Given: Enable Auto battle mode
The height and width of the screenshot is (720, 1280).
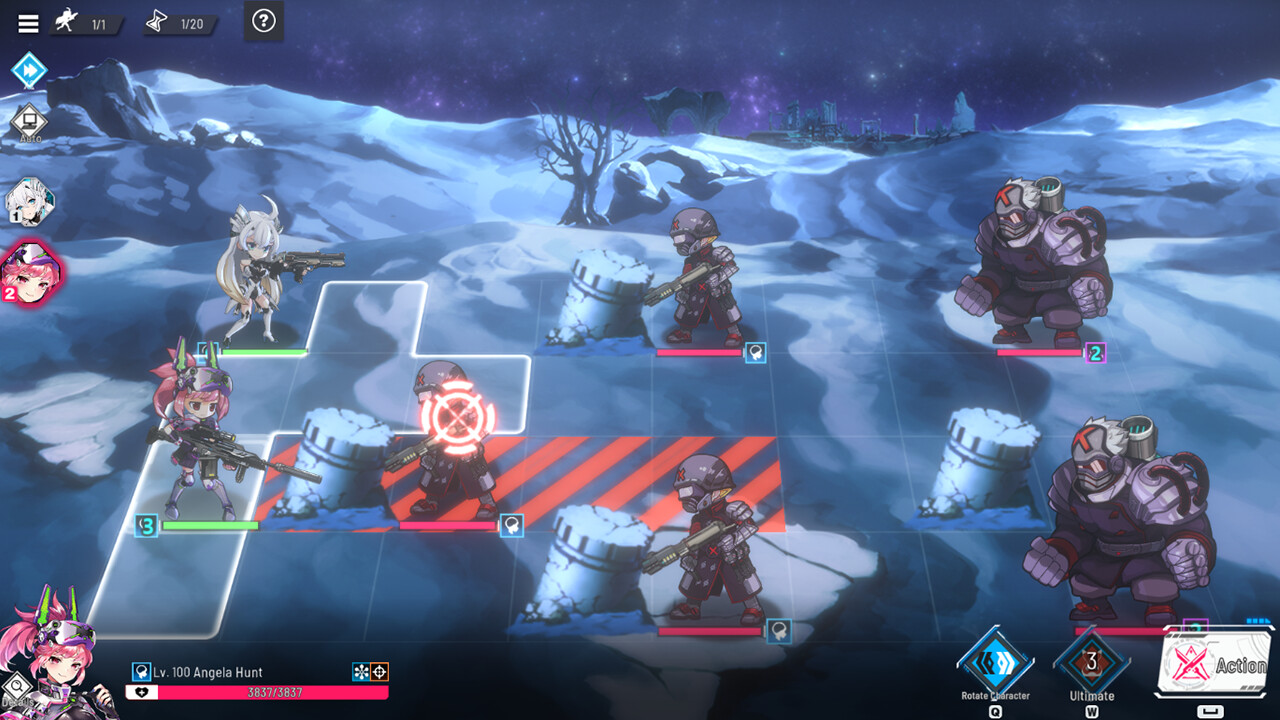Looking at the screenshot, I should pyautogui.click(x=29, y=123).
